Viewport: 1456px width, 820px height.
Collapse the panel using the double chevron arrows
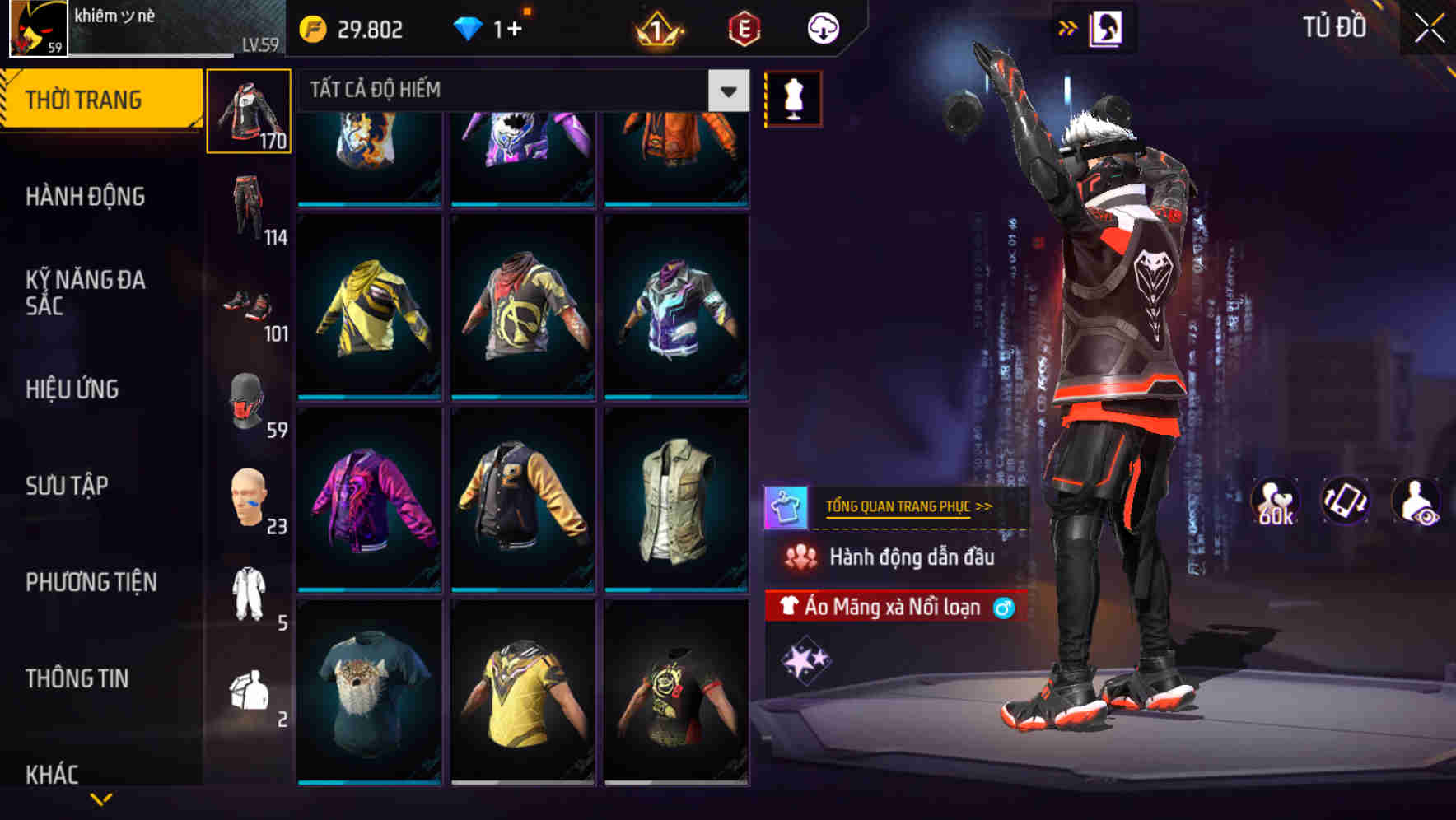tap(1068, 27)
